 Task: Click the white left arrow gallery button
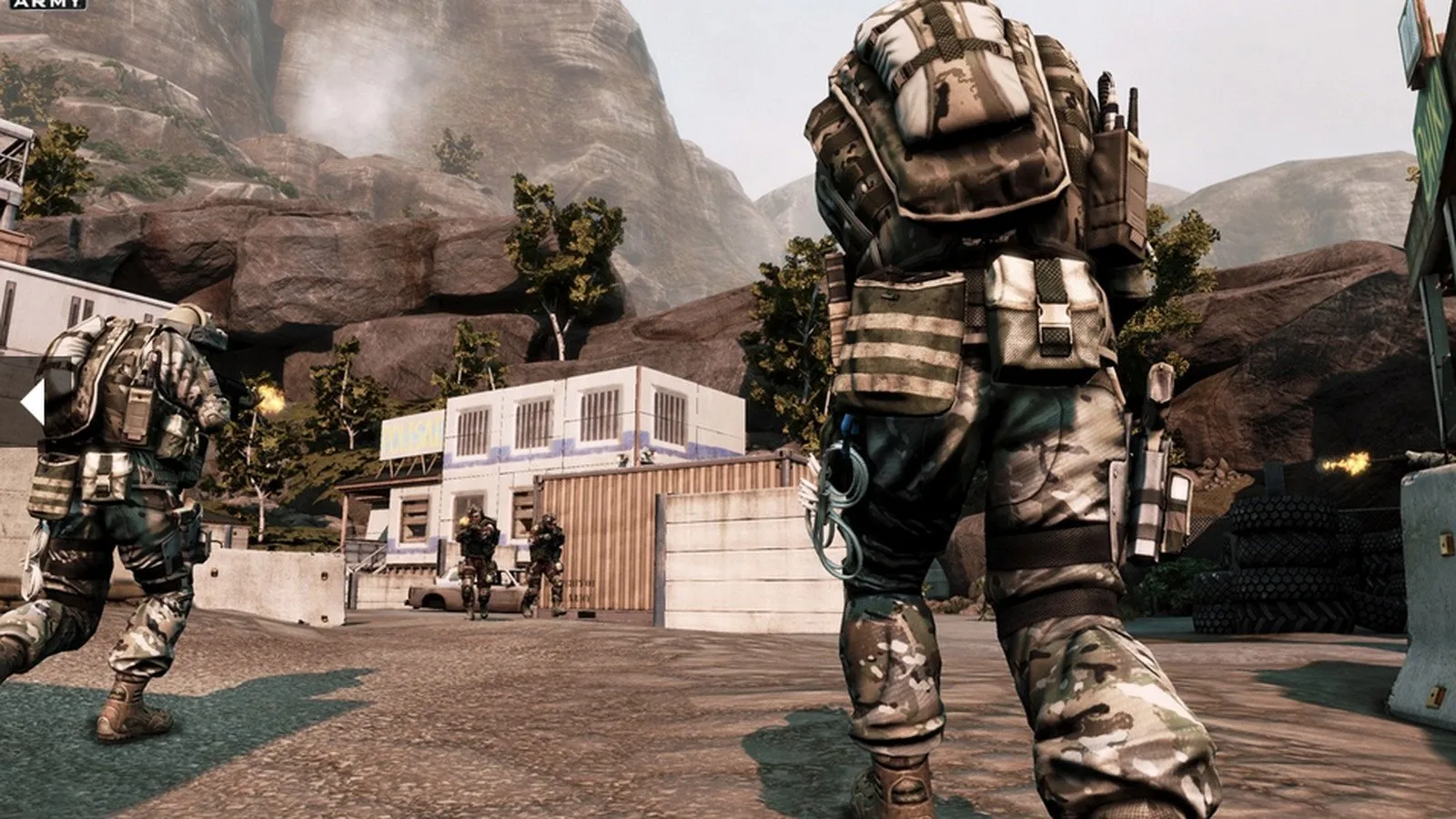pyautogui.click(x=34, y=403)
